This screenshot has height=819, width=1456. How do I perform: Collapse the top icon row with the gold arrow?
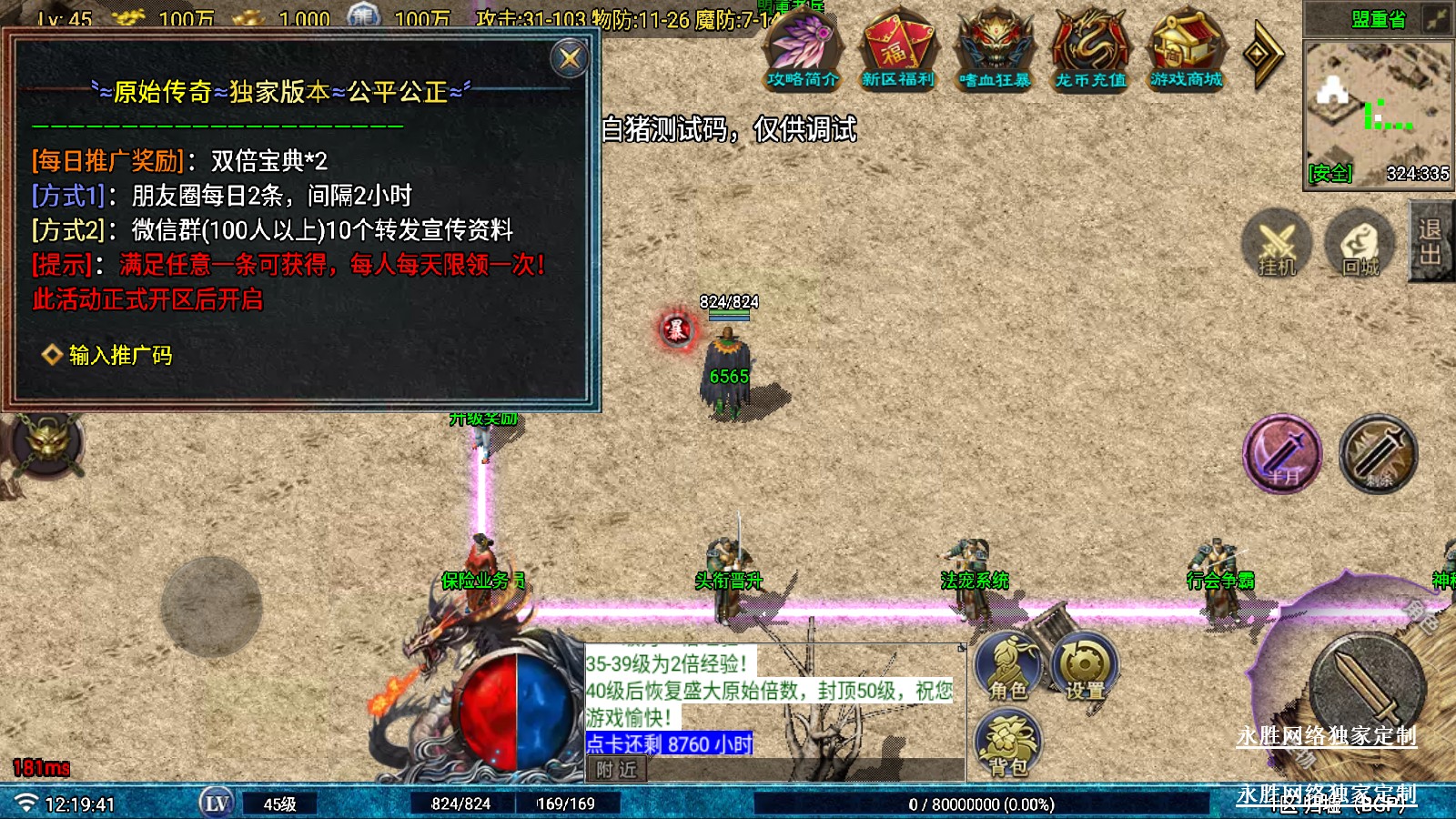(x=1263, y=55)
